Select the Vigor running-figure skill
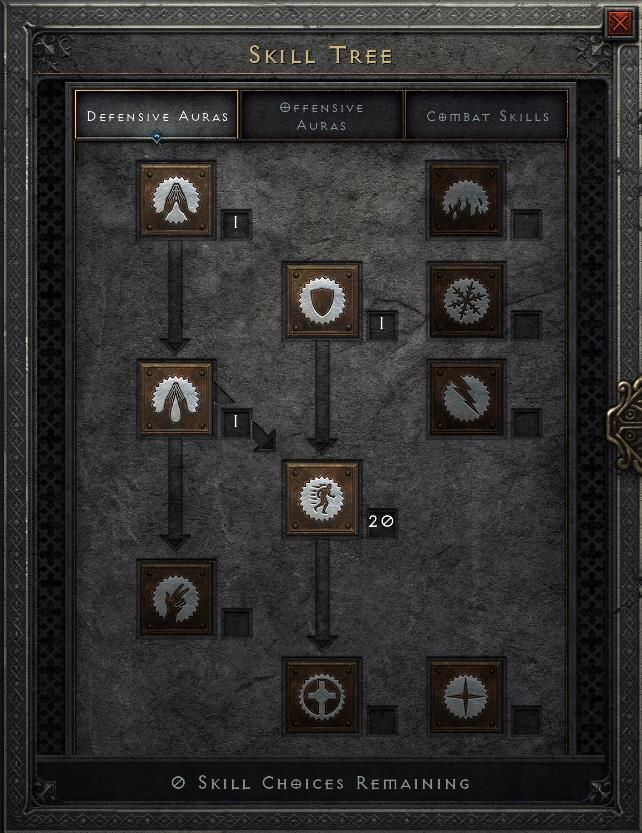This screenshot has height=833, width=642. click(x=322, y=498)
